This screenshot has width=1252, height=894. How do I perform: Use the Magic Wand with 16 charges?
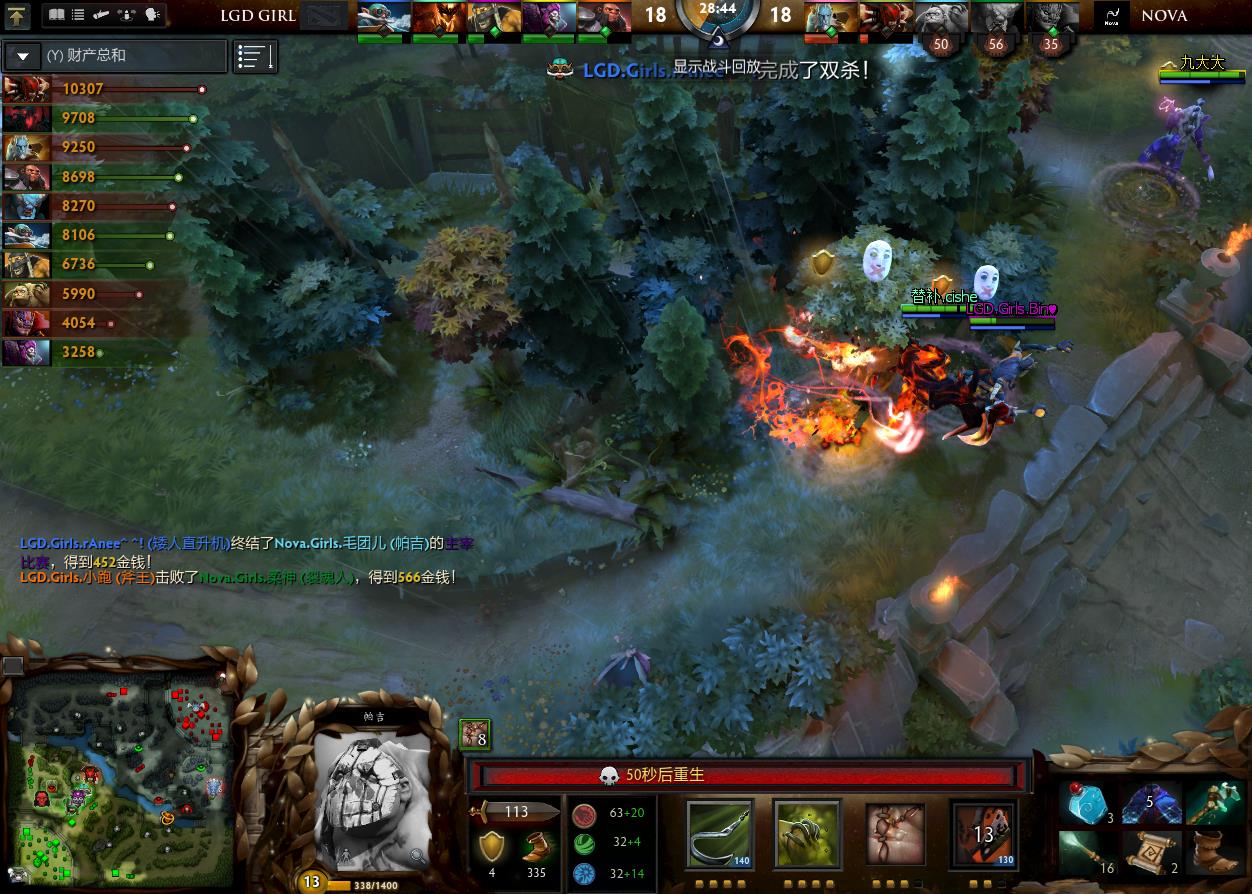point(1087,852)
